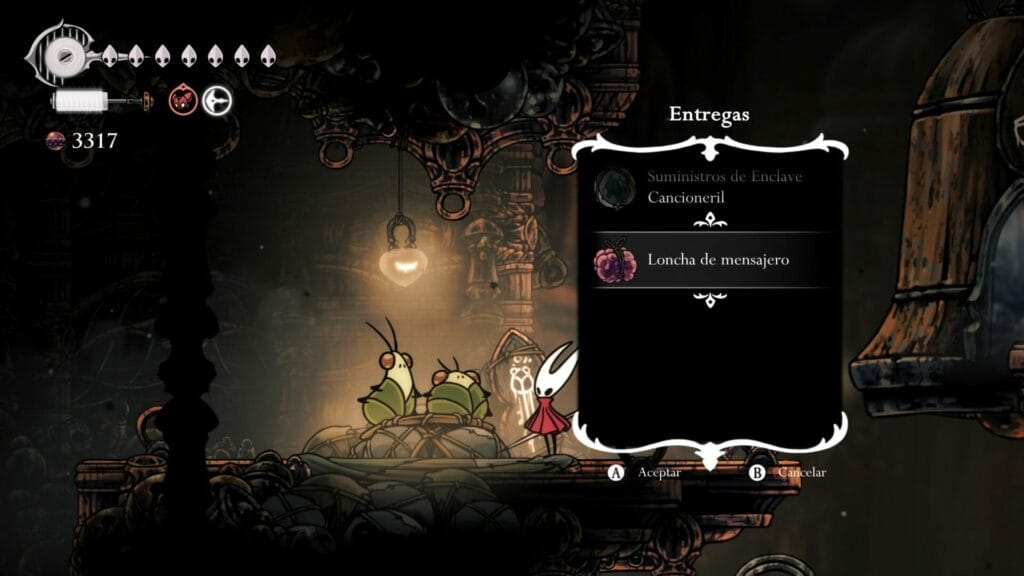1024x576 pixels.
Task: Choose the Cancelar option
Action: tap(789, 472)
